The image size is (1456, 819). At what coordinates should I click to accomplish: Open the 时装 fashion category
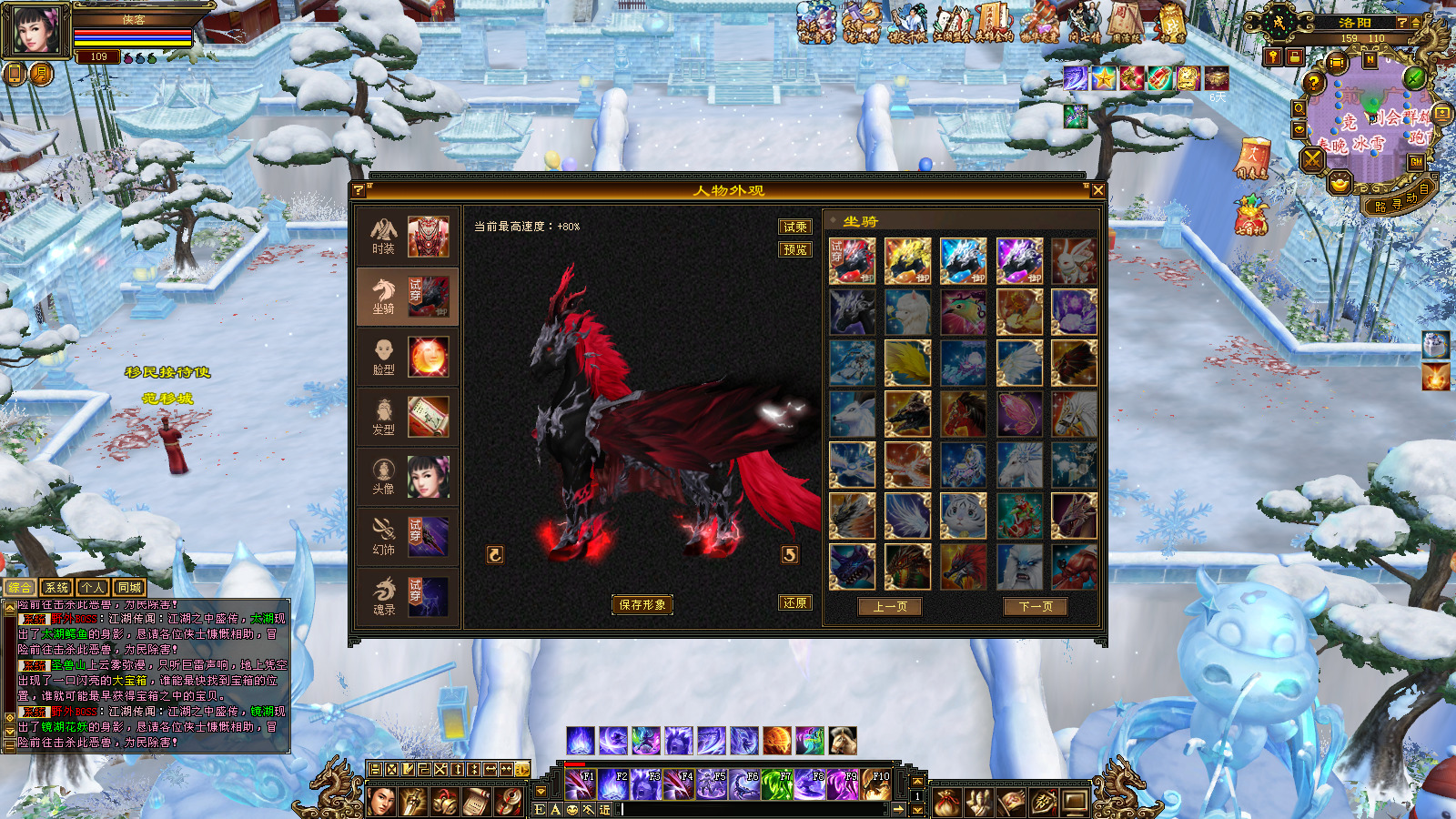pyautogui.click(x=407, y=237)
